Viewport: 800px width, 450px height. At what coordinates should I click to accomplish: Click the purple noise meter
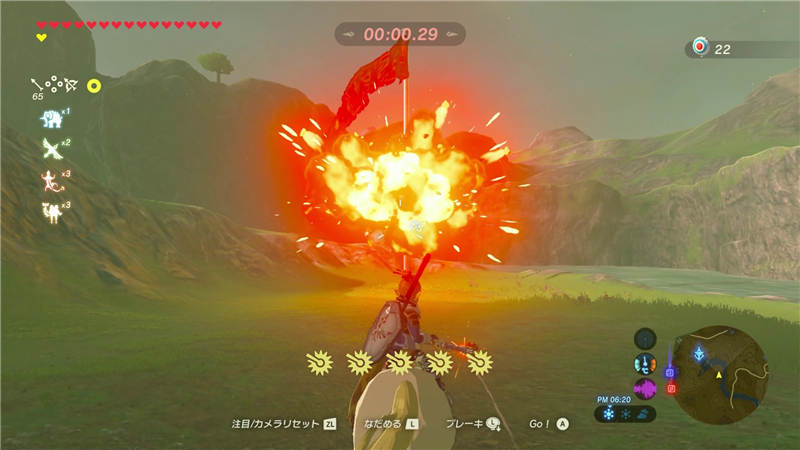645,388
